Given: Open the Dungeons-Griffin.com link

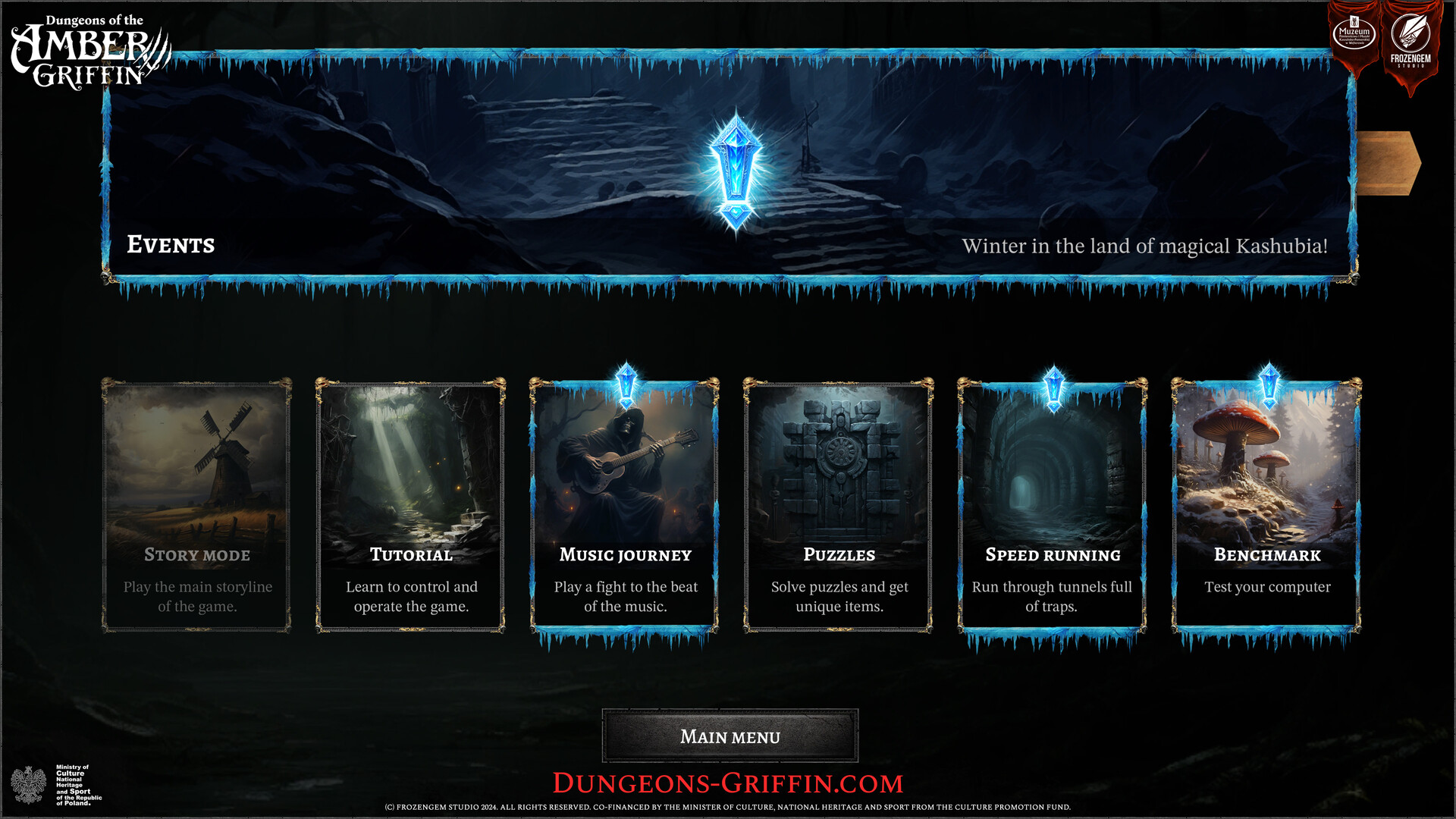Looking at the screenshot, I should pyautogui.click(x=728, y=782).
